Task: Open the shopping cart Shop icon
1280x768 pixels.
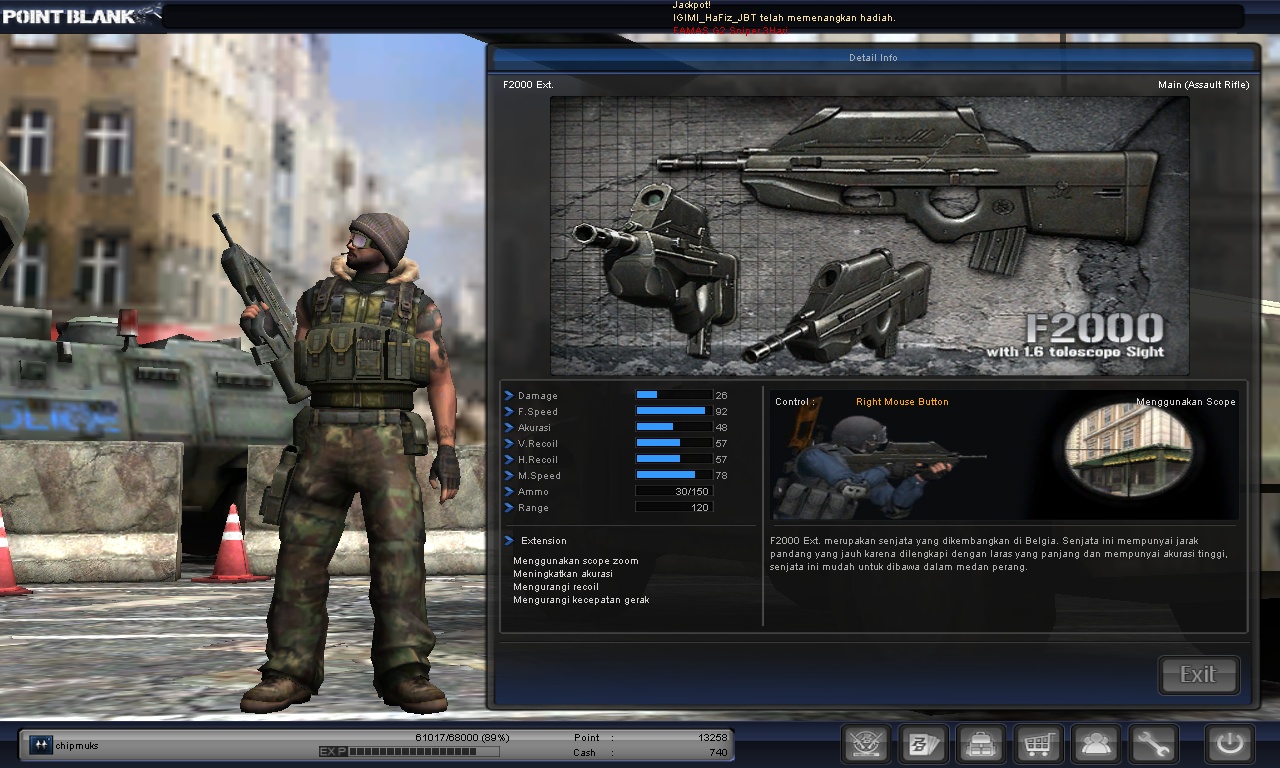Action: (1038, 743)
